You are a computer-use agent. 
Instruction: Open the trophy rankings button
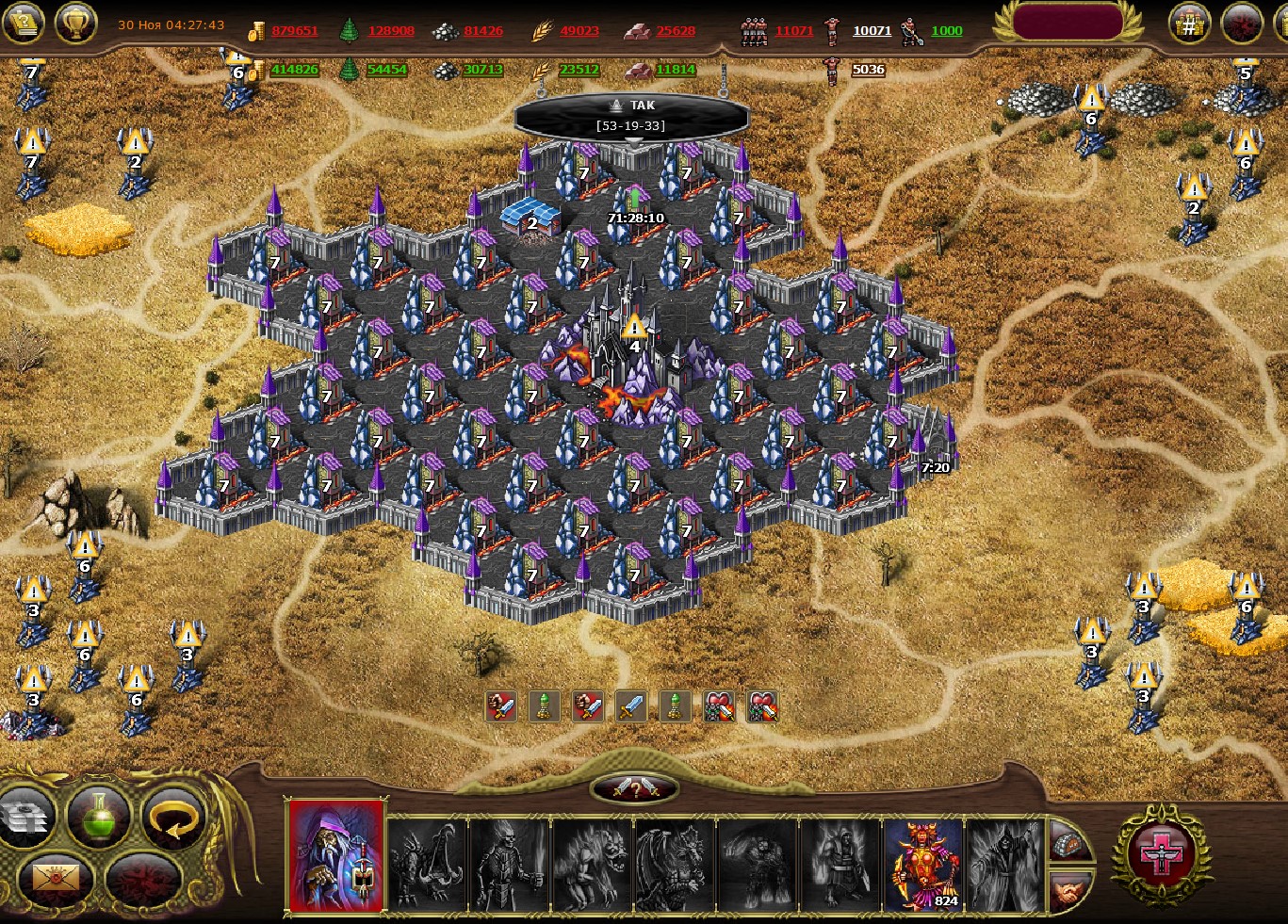click(76, 23)
